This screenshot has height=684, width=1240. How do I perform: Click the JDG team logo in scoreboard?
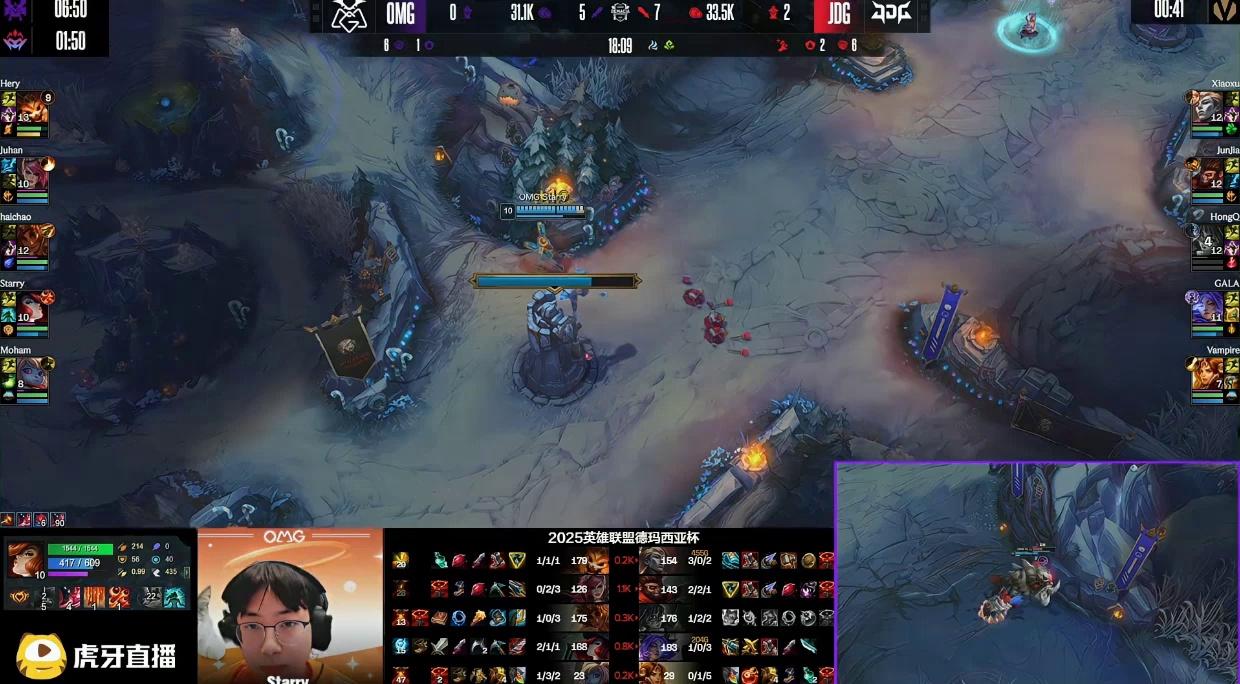pyautogui.click(x=890, y=15)
